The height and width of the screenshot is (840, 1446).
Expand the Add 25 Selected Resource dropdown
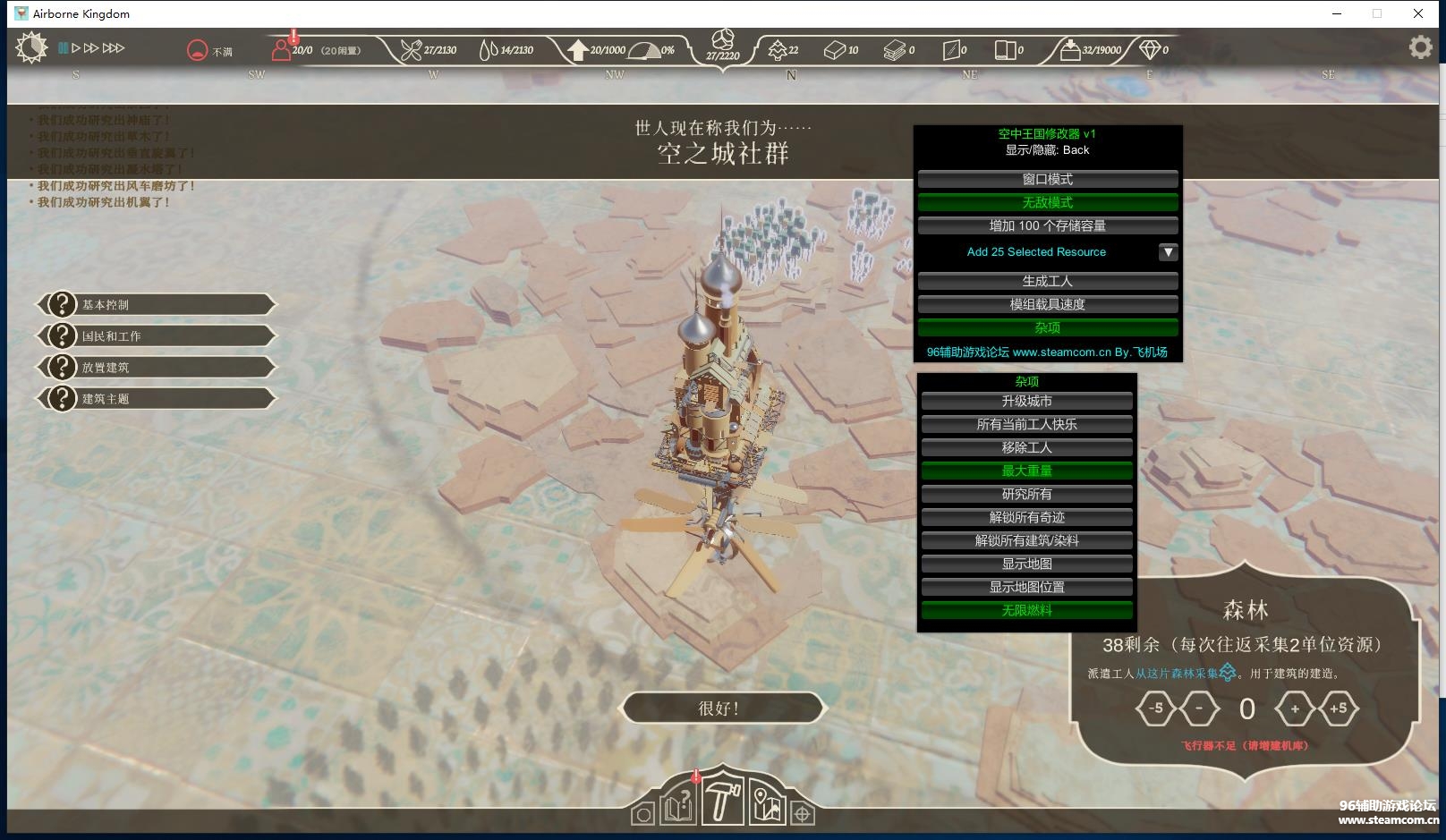1168,252
